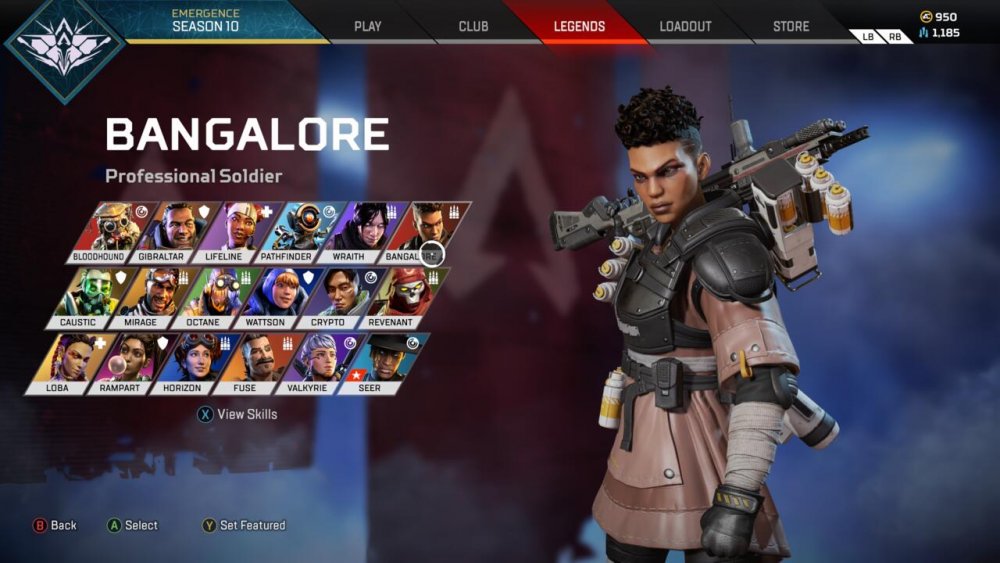
Task: Open the Club tab
Action: click(x=473, y=26)
